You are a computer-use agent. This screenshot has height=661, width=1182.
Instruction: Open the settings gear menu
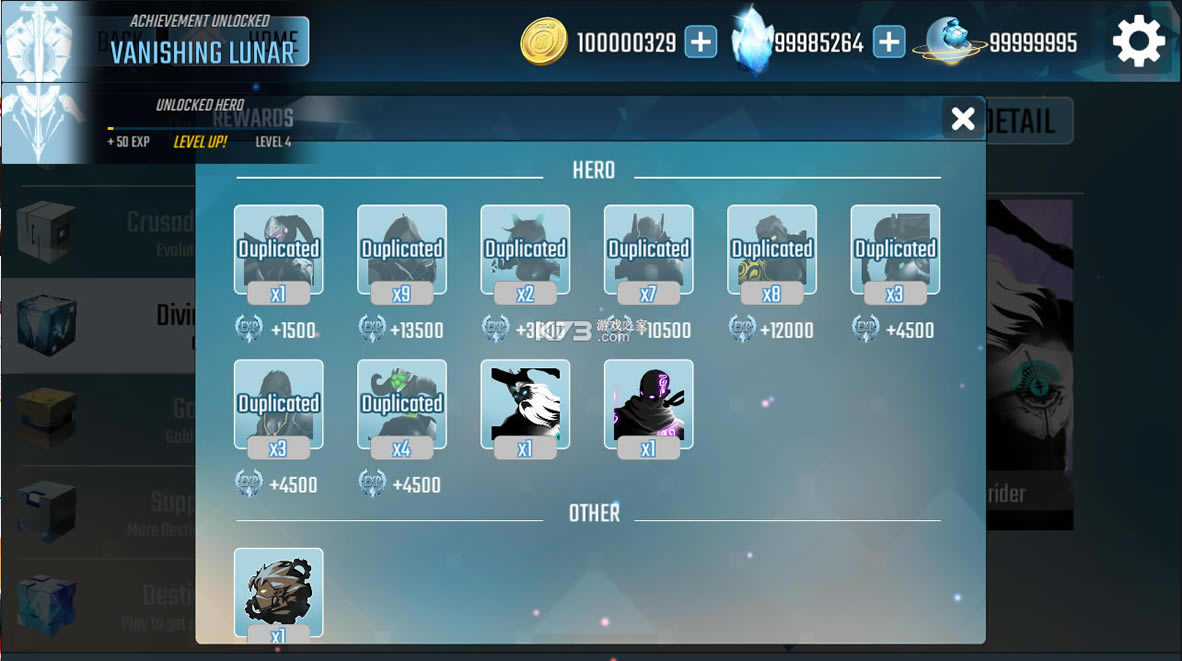pyautogui.click(x=1138, y=42)
